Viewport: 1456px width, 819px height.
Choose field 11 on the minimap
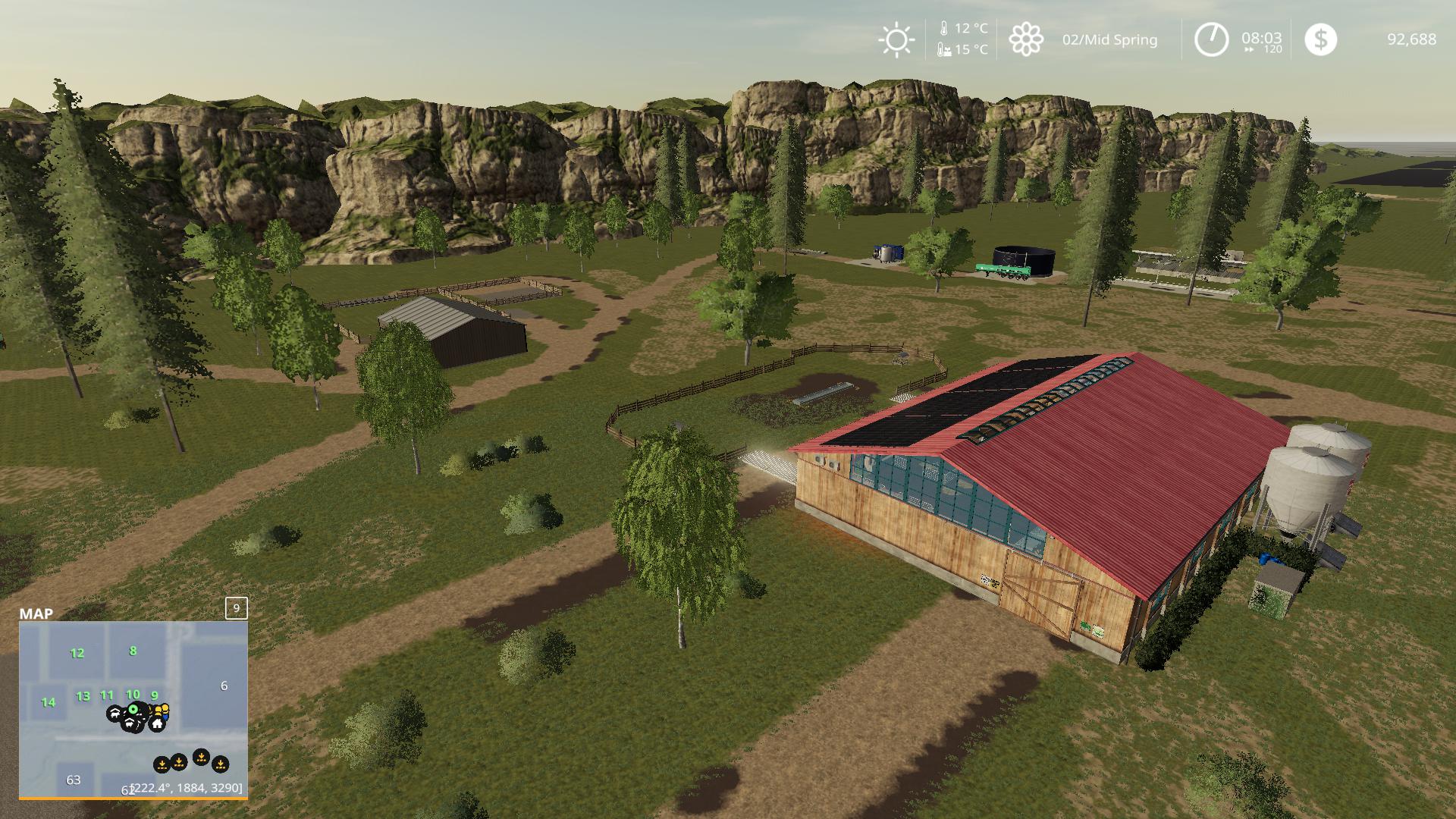coord(107,695)
